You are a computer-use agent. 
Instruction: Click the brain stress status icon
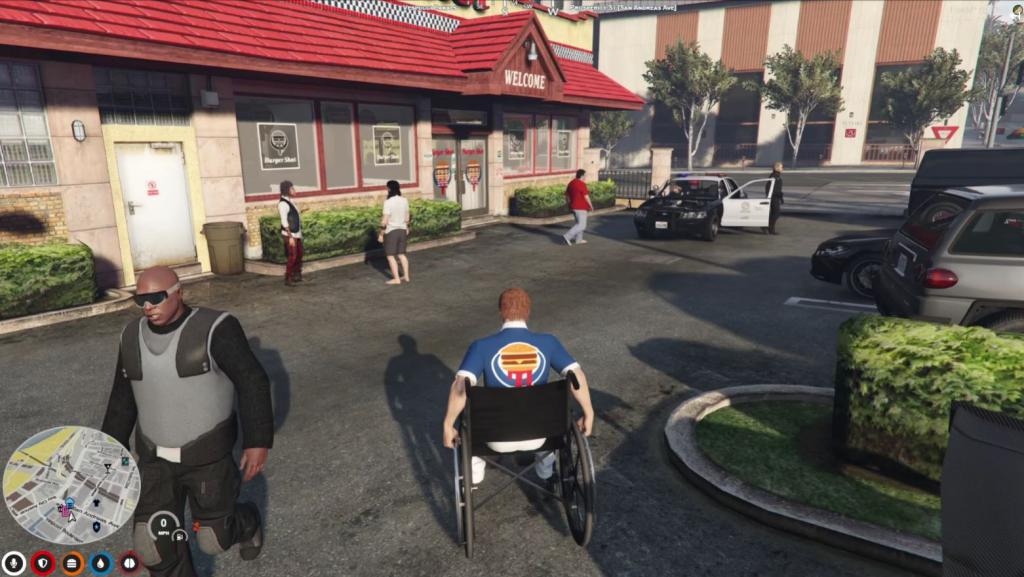coord(130,563)
